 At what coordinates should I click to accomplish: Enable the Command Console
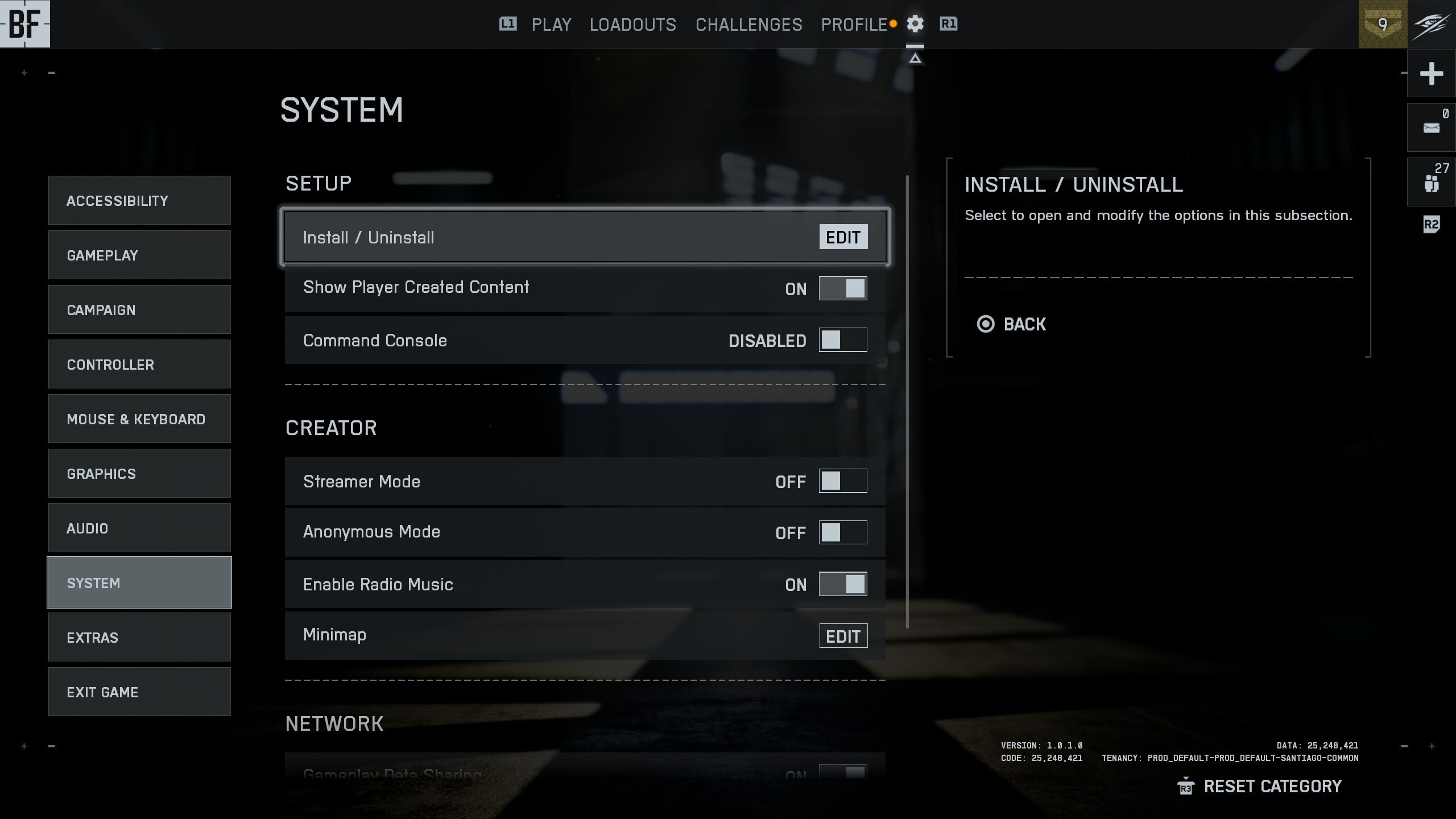coord(843,340)
